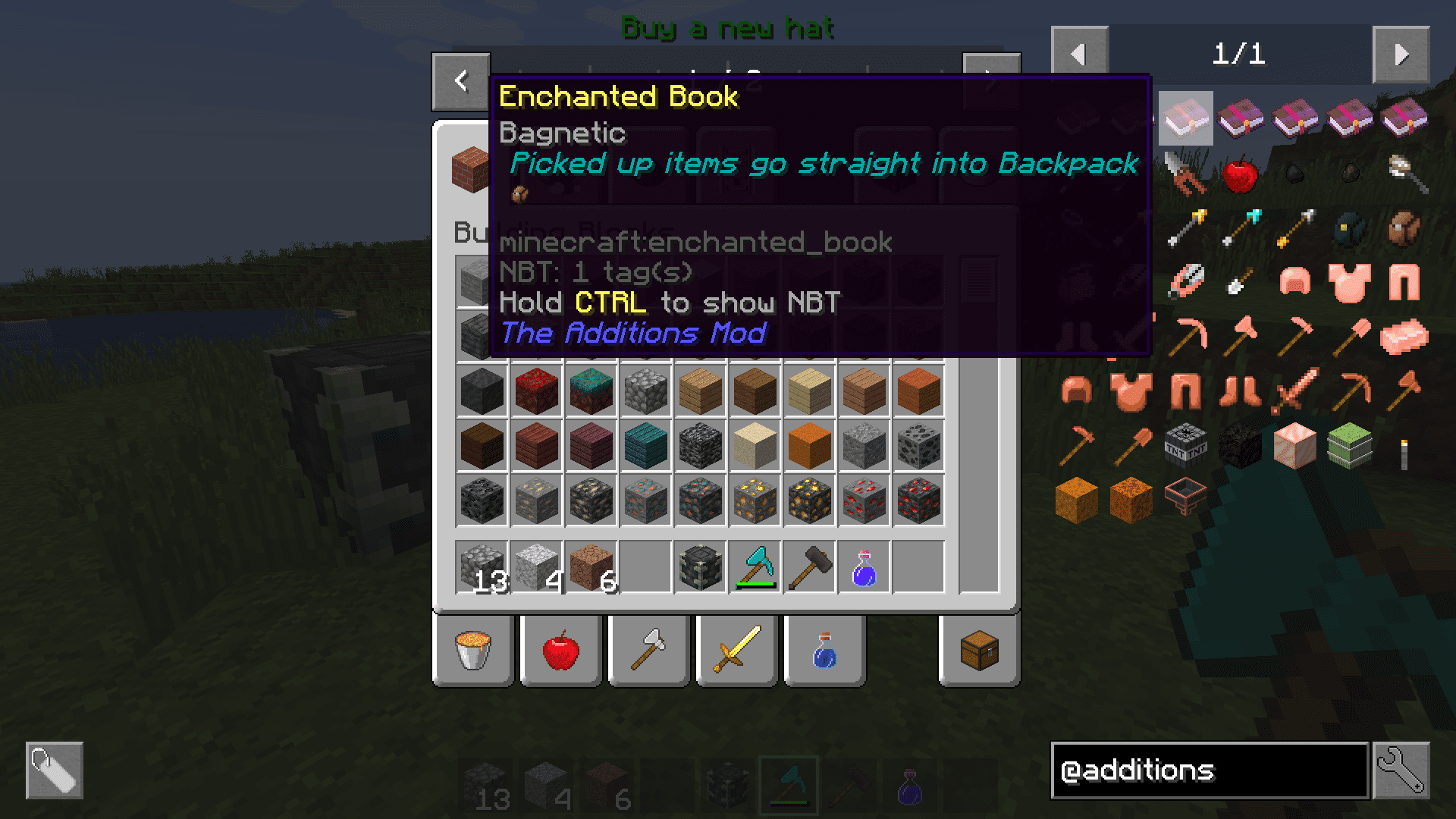Screen dimensions: 1456x819
Task: Pick the pink ingot from the JEI list
Action: click(x=1404, y=337)
